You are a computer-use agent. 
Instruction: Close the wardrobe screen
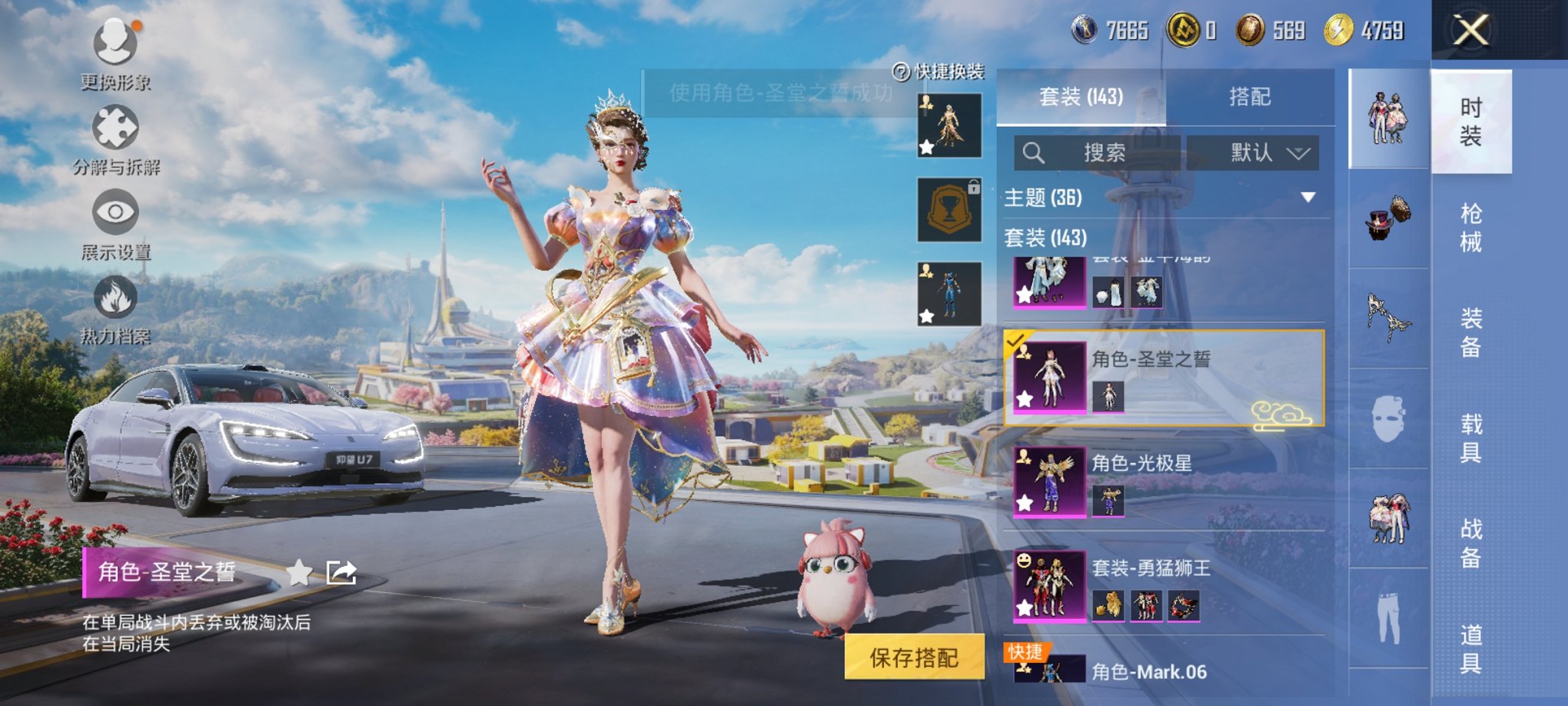tap(1470, 31)
